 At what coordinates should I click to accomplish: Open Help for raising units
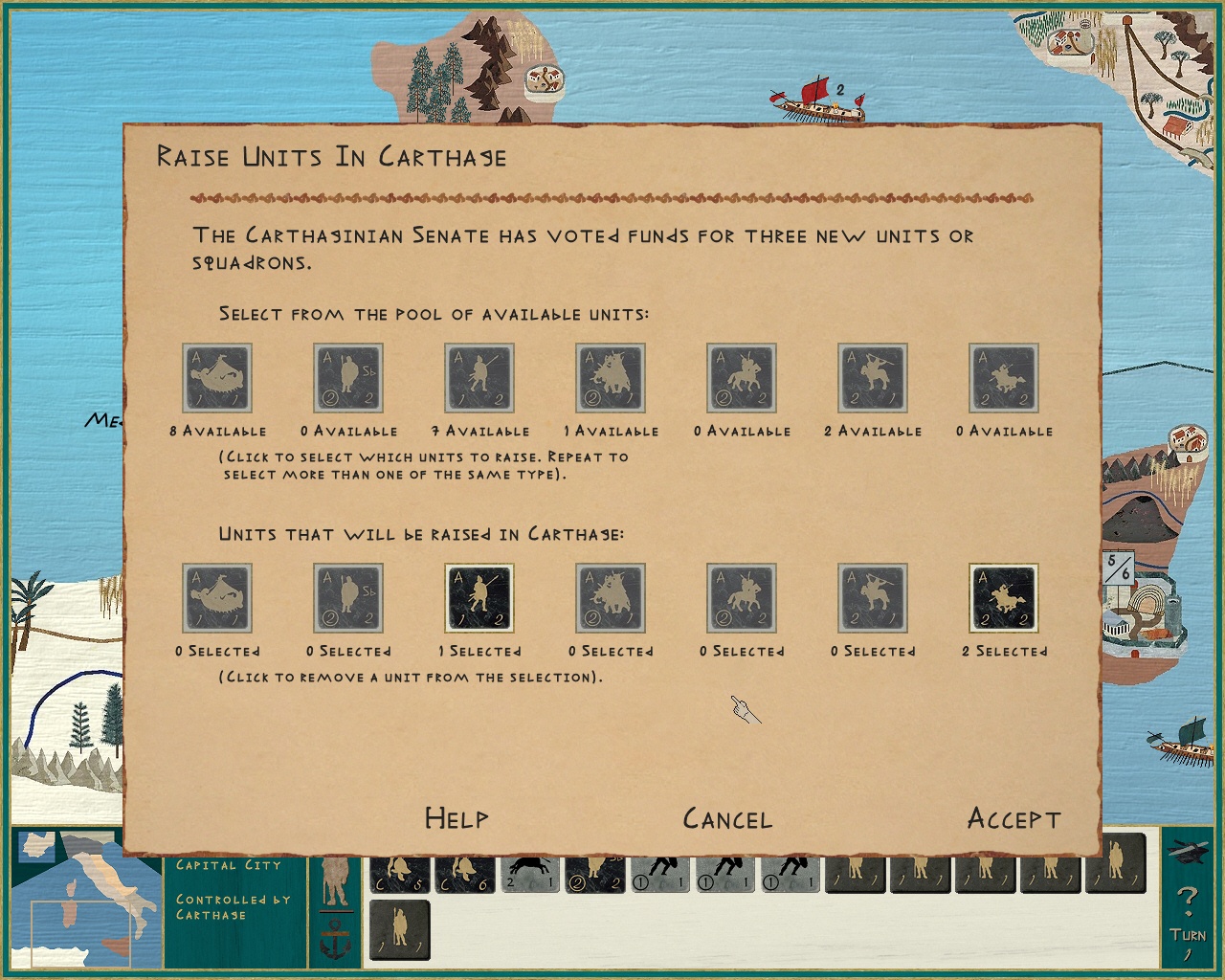pyautogui.click(x=455, y=819)
